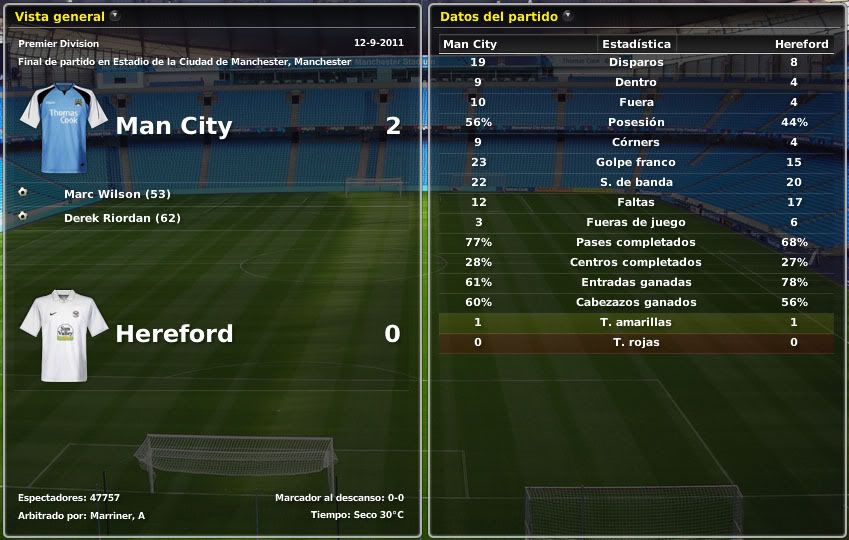The width and height of the screenshot is (849, 540).
Task: Click the Hereford white shirt
Action: (63, 335)
